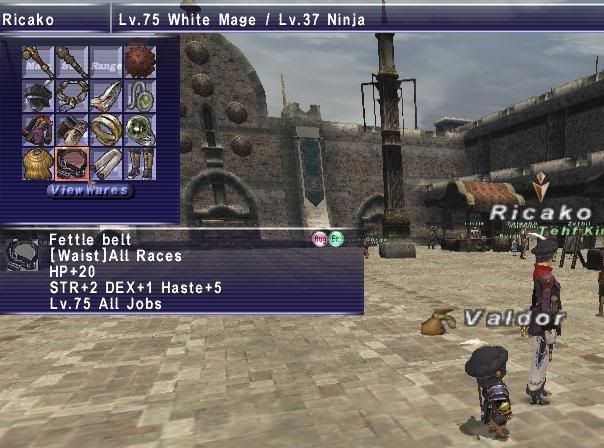Select the beaded necklace neck slot

coord(72,96)
